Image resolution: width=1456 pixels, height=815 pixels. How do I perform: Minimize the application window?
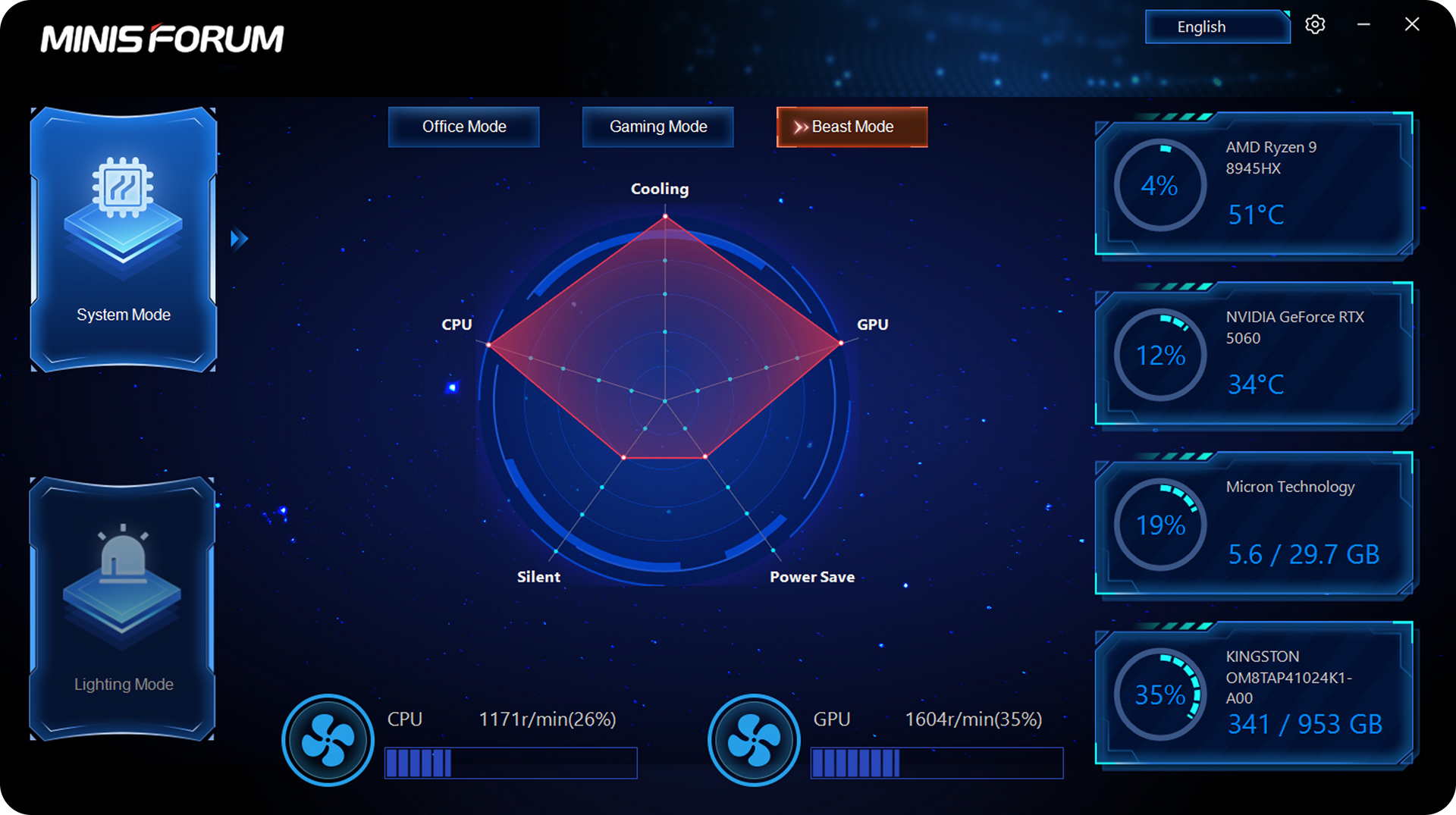pos(1363,25)
